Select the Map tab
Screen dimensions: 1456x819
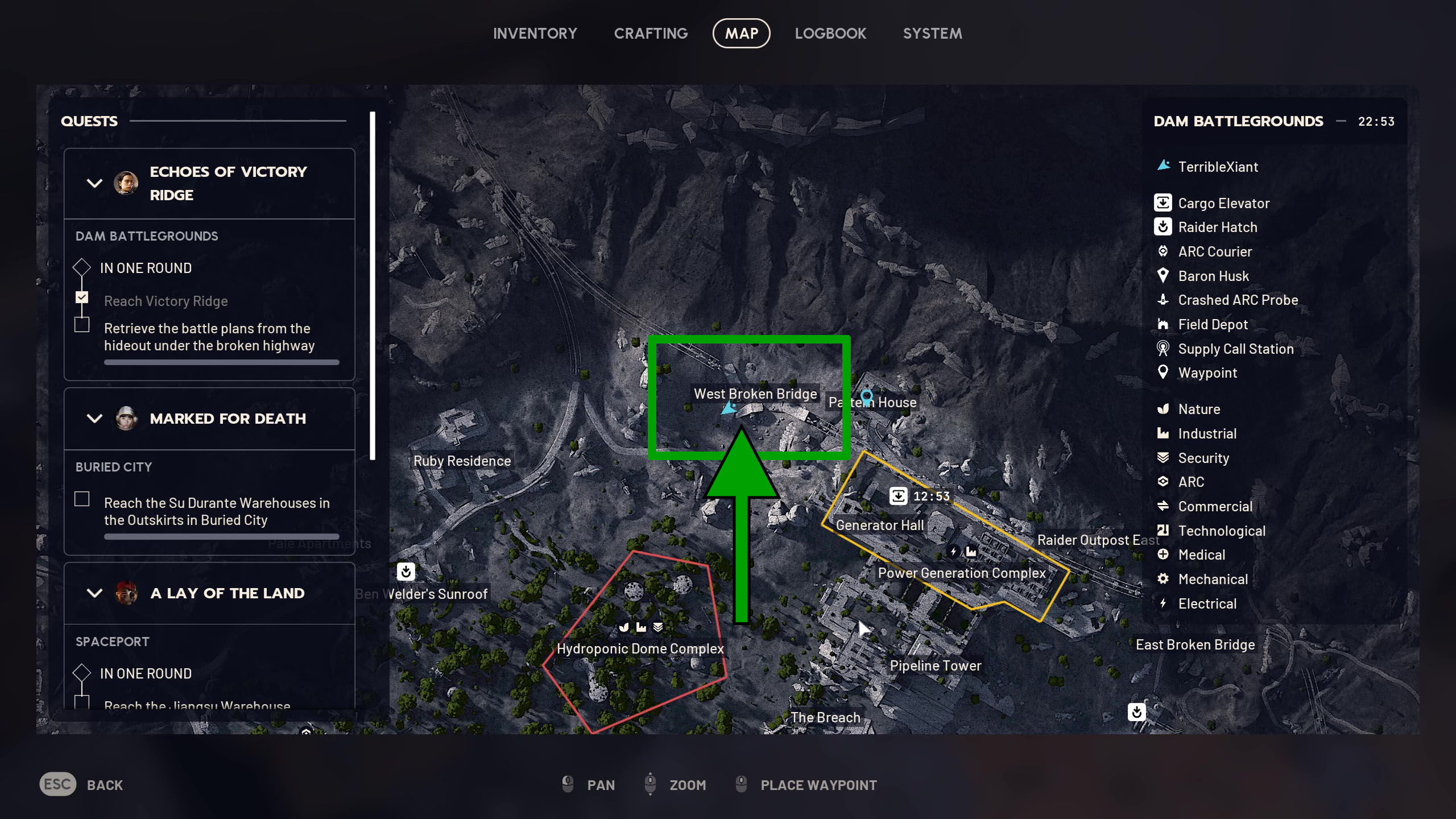[741, 34]
